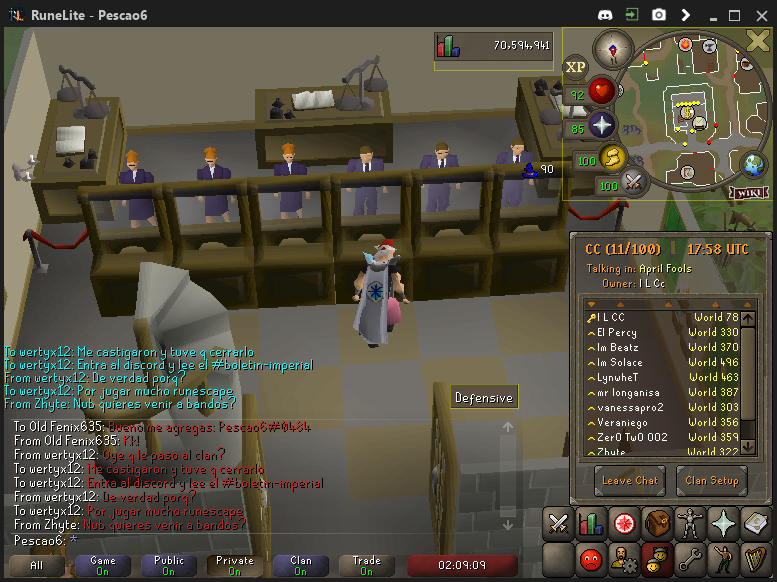
Task: Open the worn equipment tab
Action: [x=690, y=523]
